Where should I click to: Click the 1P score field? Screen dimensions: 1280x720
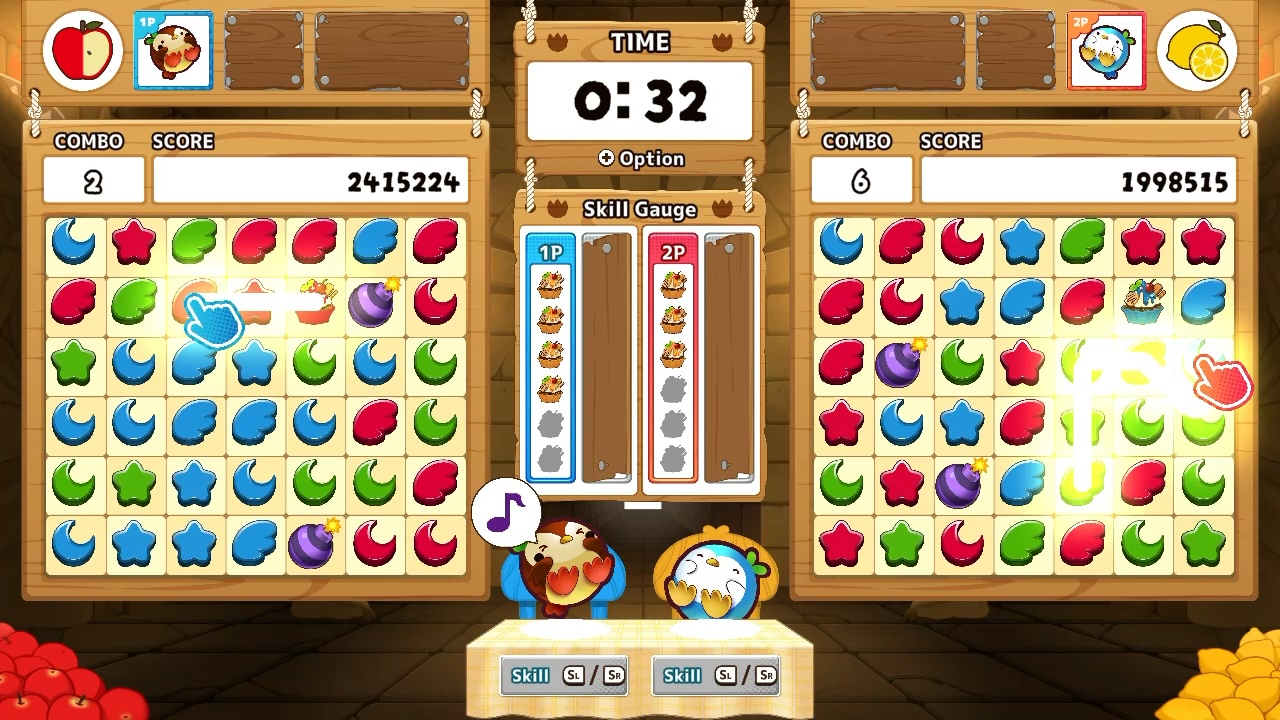tap(310, 181)
